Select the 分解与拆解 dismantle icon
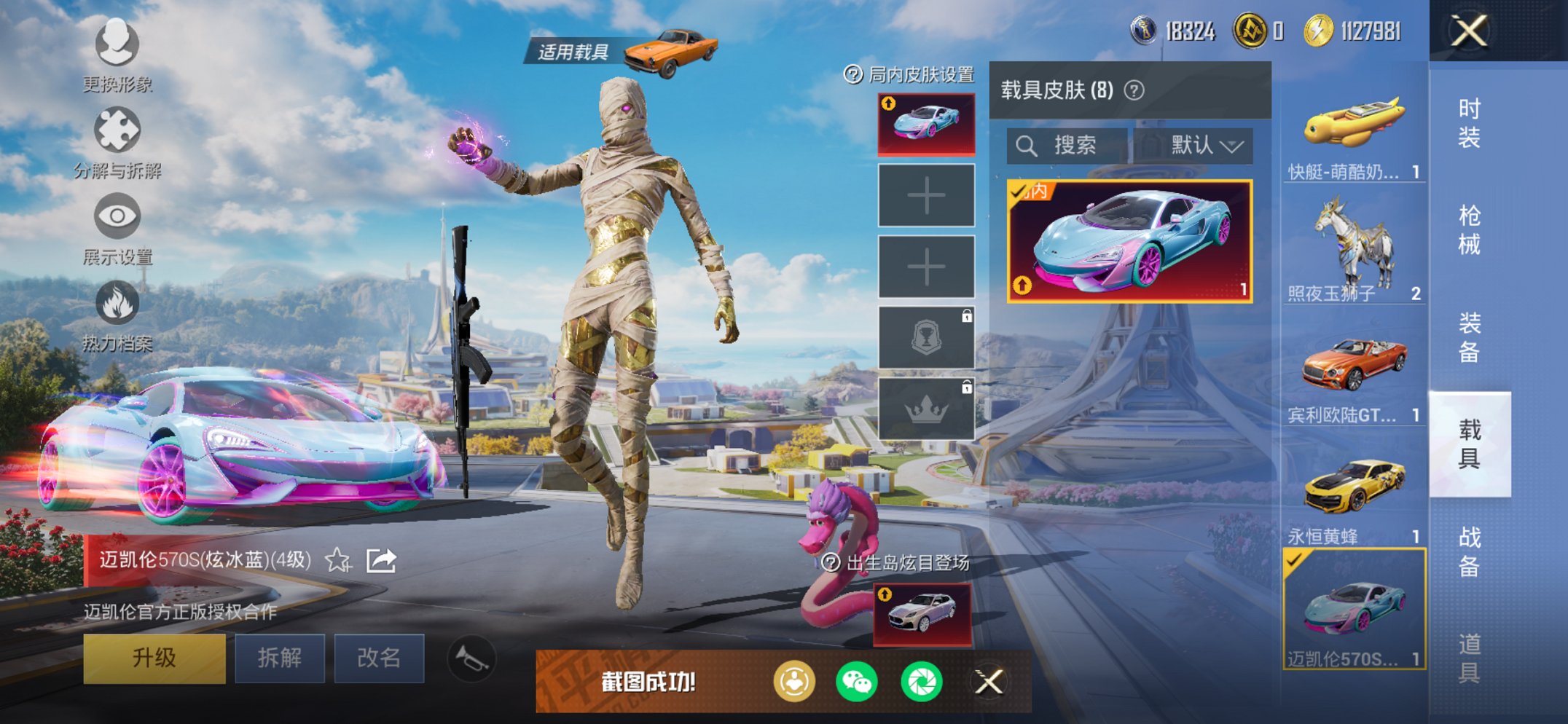This screenshot has width=1568, height=724. pyautogui.click(x=117, y=130)
